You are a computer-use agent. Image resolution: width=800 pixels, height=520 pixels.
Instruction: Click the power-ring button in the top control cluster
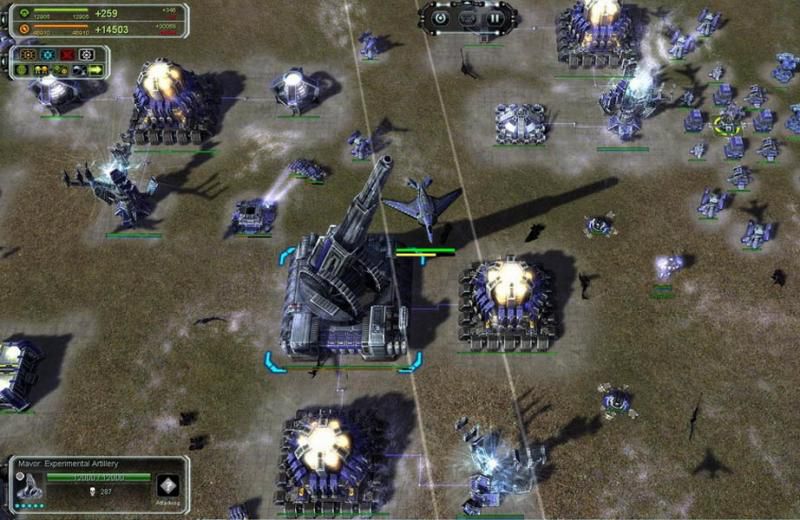(441, 17)
